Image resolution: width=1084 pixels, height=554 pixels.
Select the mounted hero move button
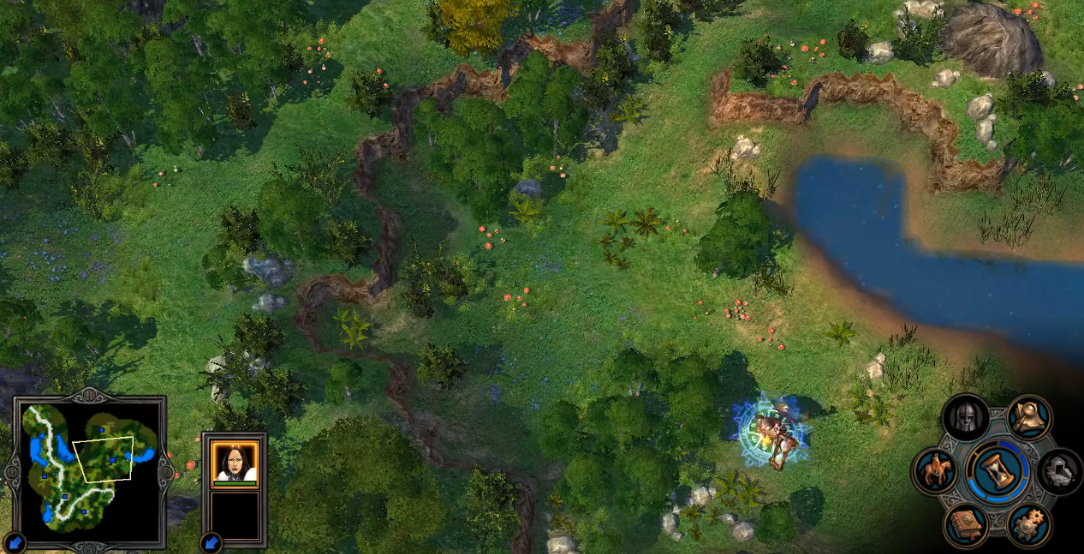tap(936, 471)
